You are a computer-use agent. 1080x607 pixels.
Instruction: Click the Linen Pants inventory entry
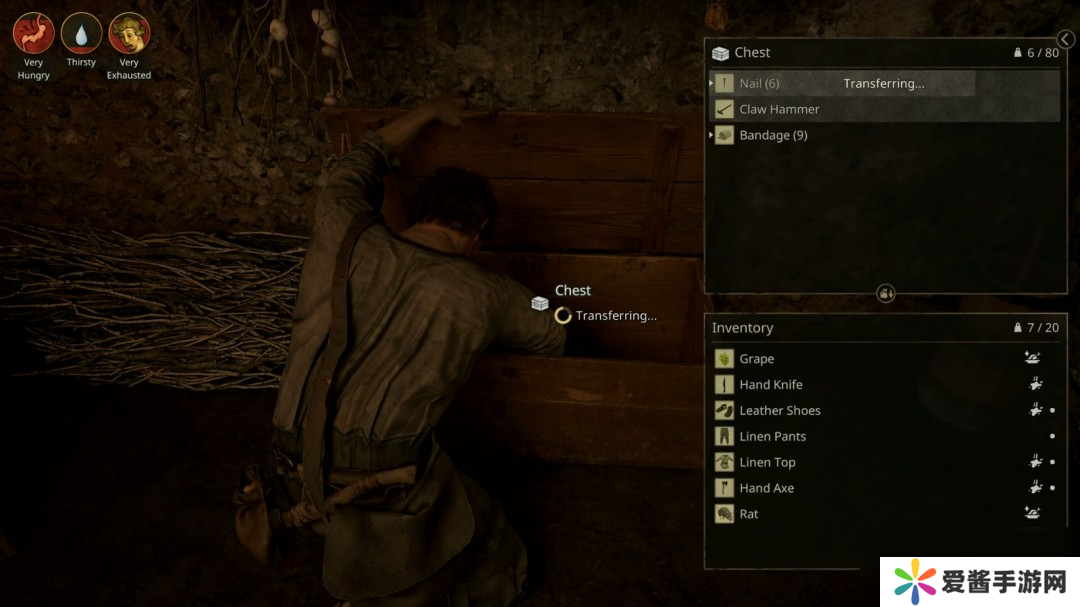(x=773, y=437)
